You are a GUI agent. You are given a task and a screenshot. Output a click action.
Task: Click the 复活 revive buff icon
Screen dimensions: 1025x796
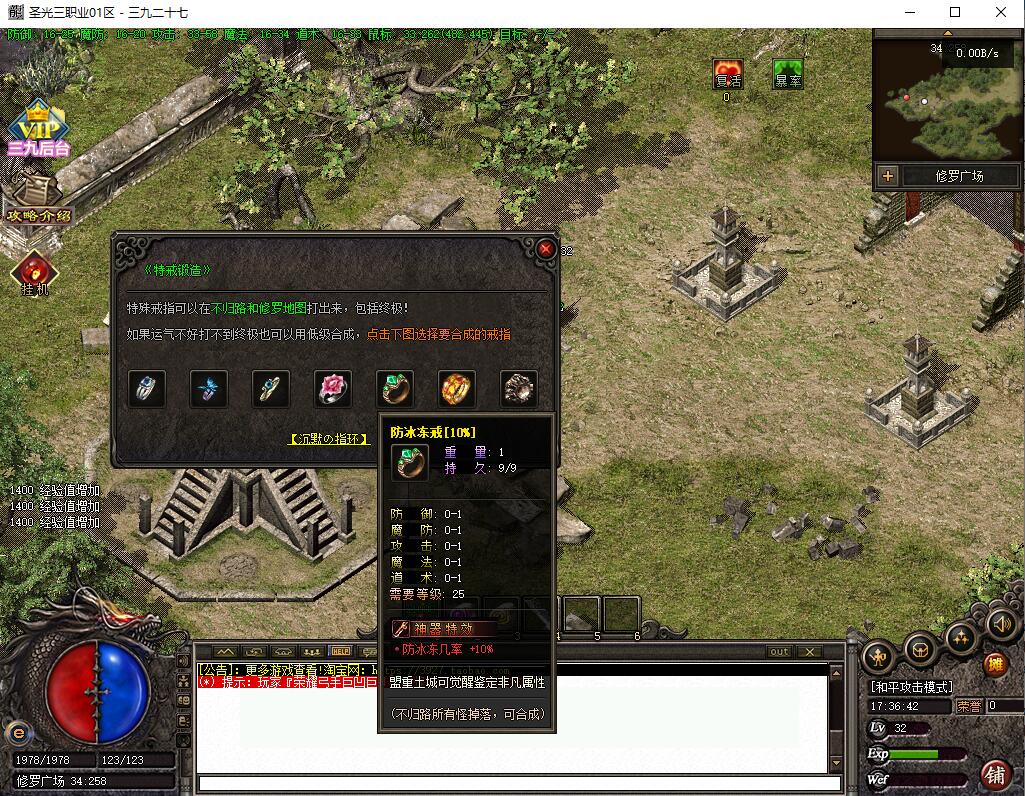[x=727, y=75]
